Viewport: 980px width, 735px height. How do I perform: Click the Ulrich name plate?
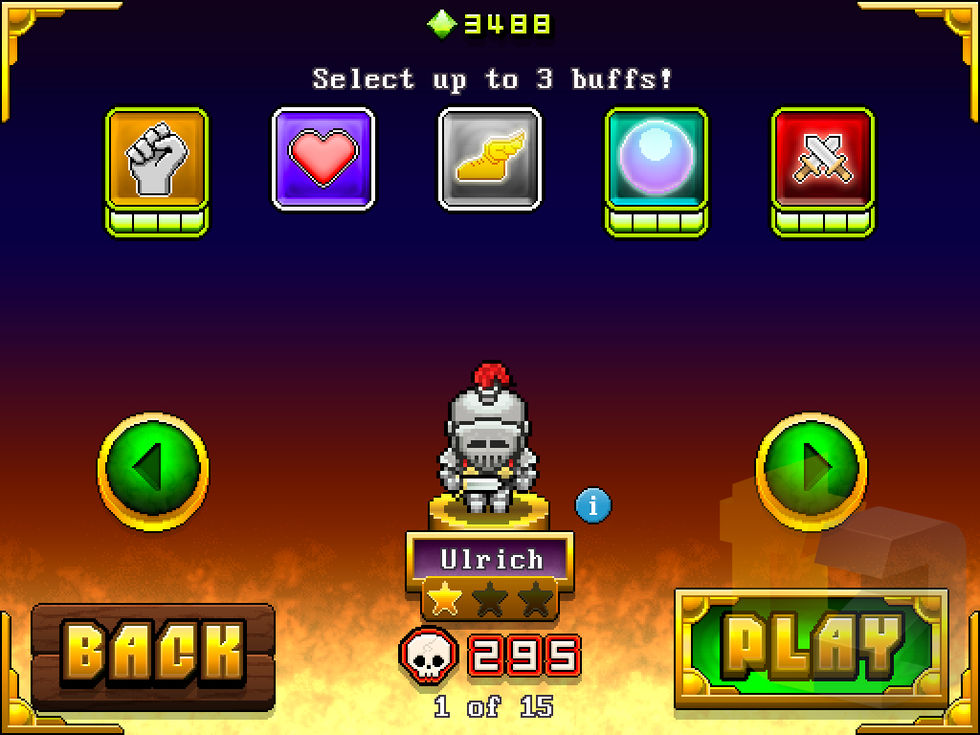pos(490,558)
